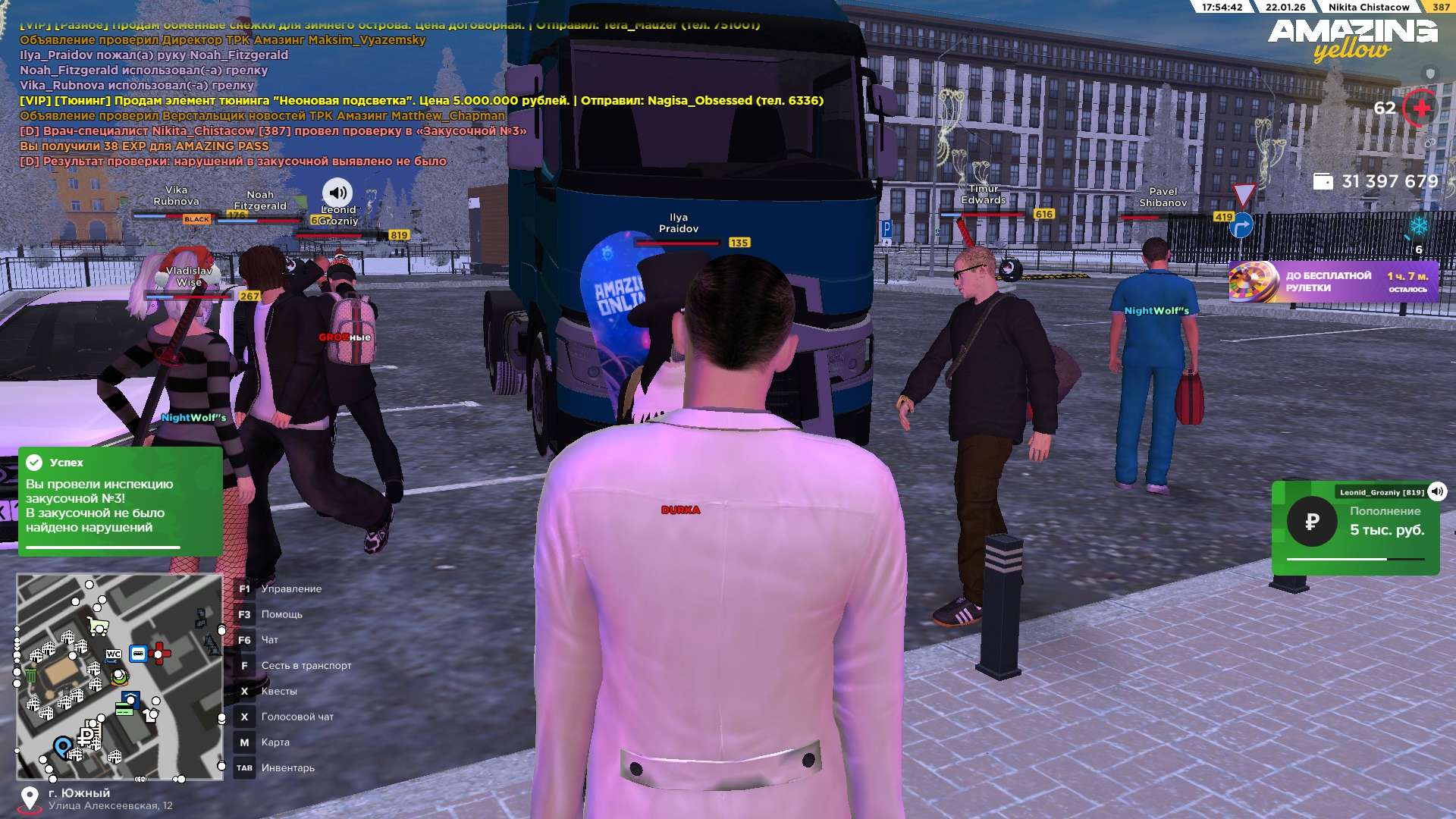Select the WC marker on the minimap

pos(114,654)
